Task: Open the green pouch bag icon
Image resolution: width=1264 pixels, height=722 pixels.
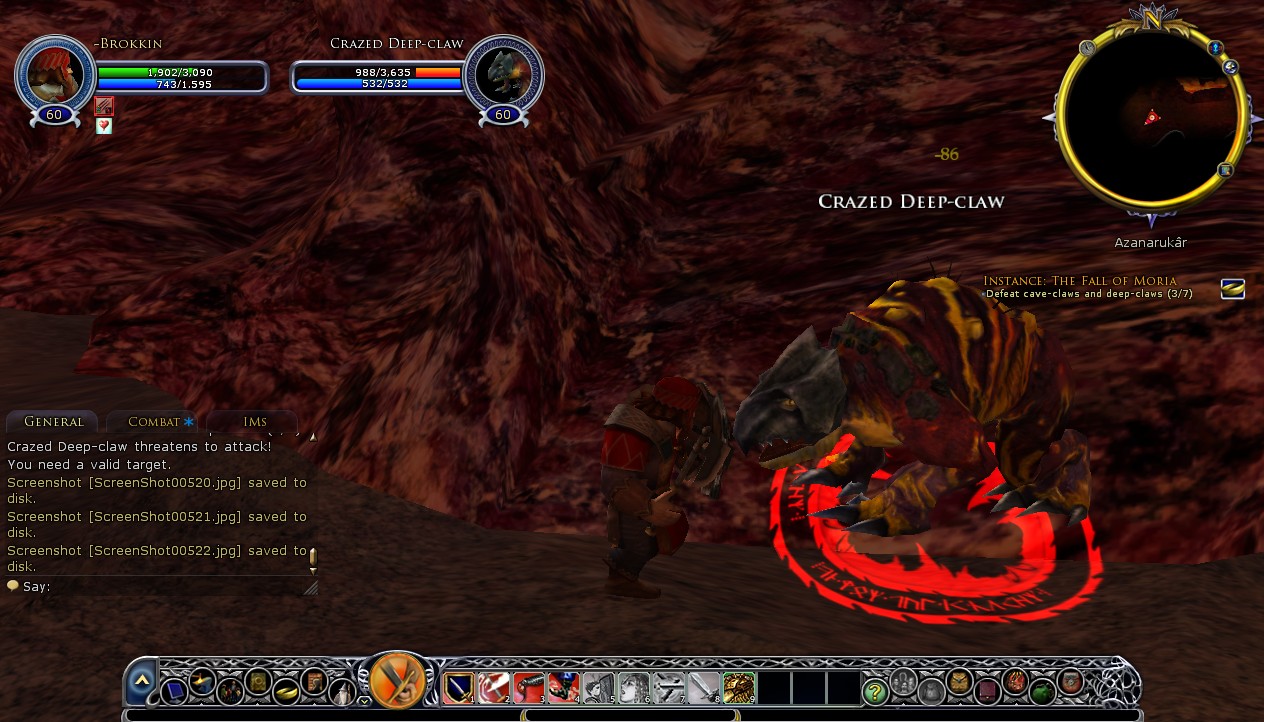Action: [x=1043, y=690]
